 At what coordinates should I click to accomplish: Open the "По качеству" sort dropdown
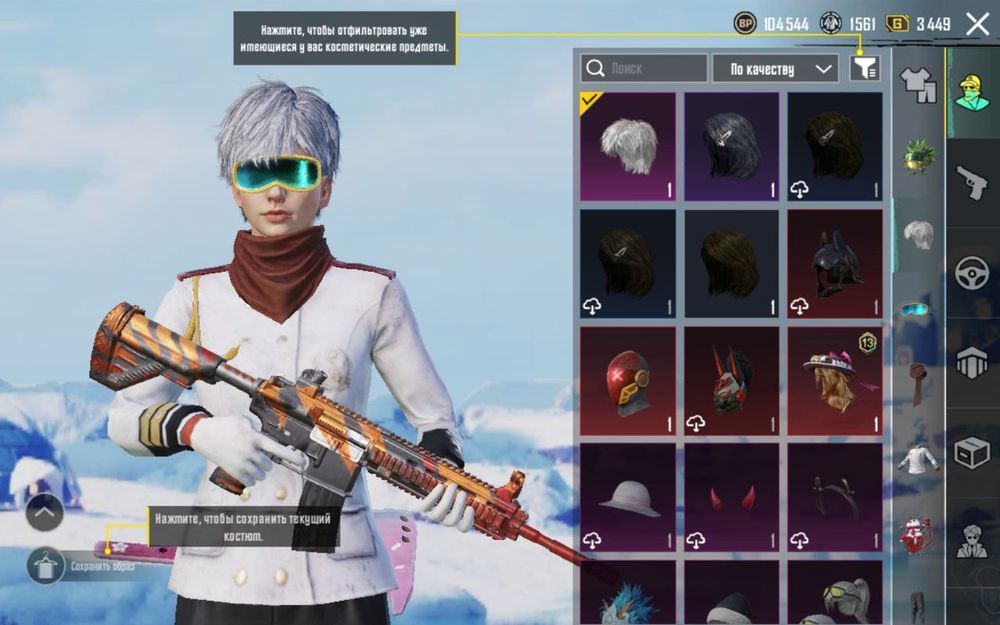click(x=775, y=68)
